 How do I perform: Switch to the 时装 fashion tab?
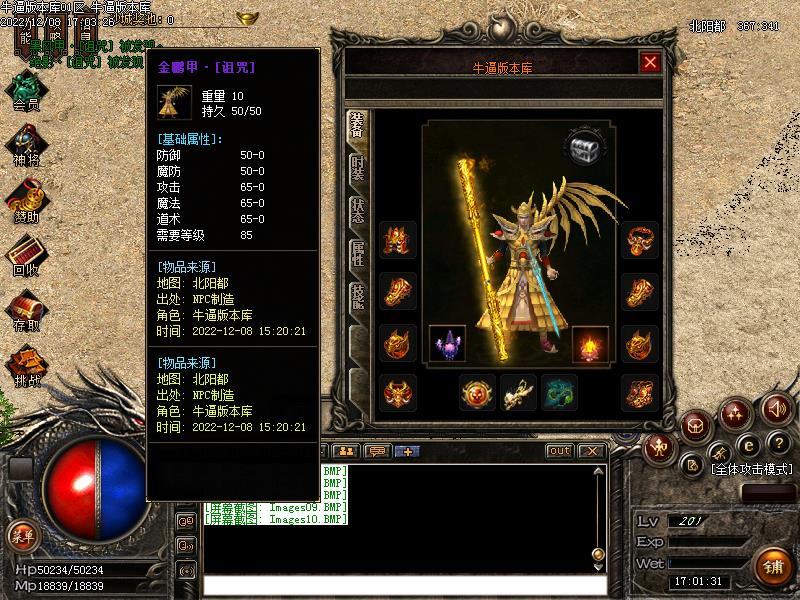coord(357,169)
